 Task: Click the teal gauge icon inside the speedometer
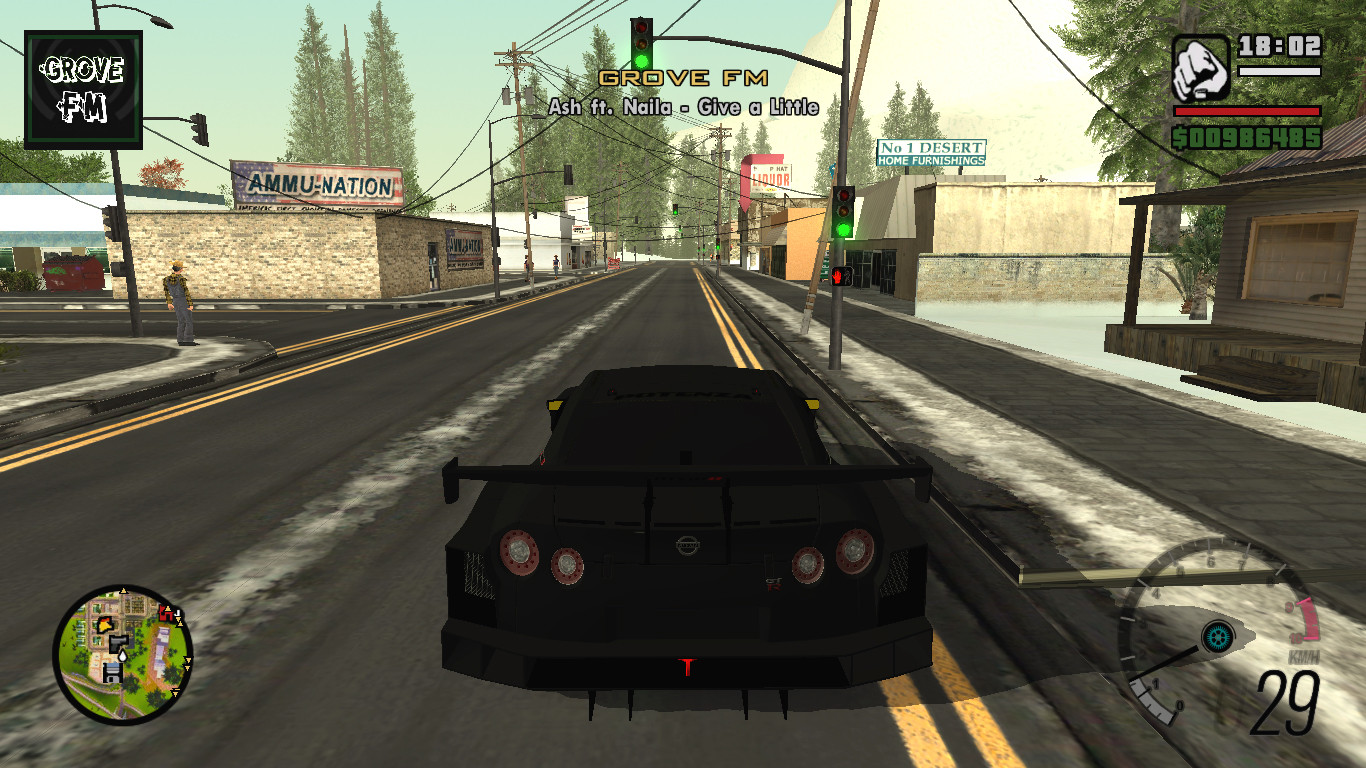tap(1218, 637)
